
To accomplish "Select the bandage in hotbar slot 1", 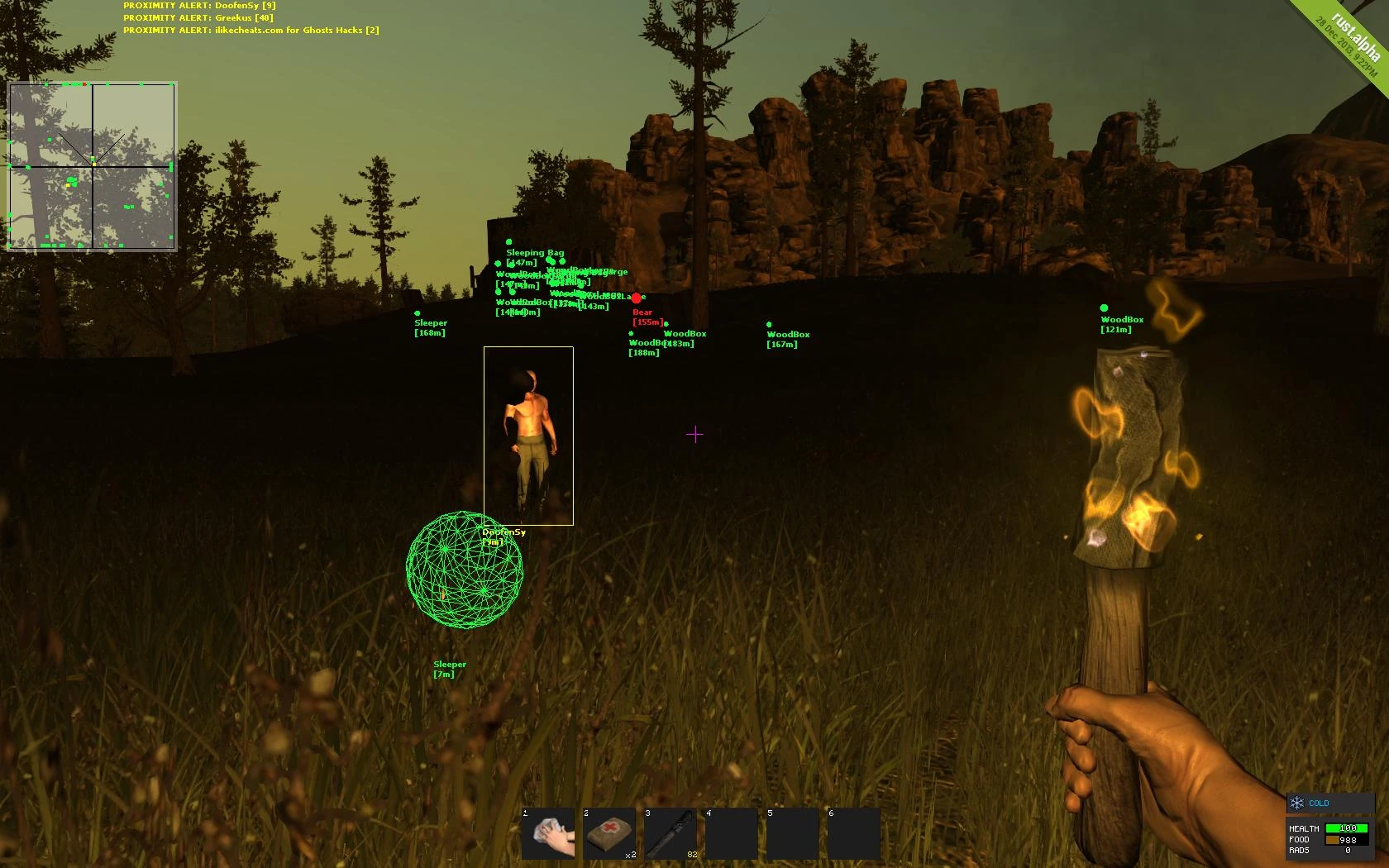I will [x=547, y=832].
